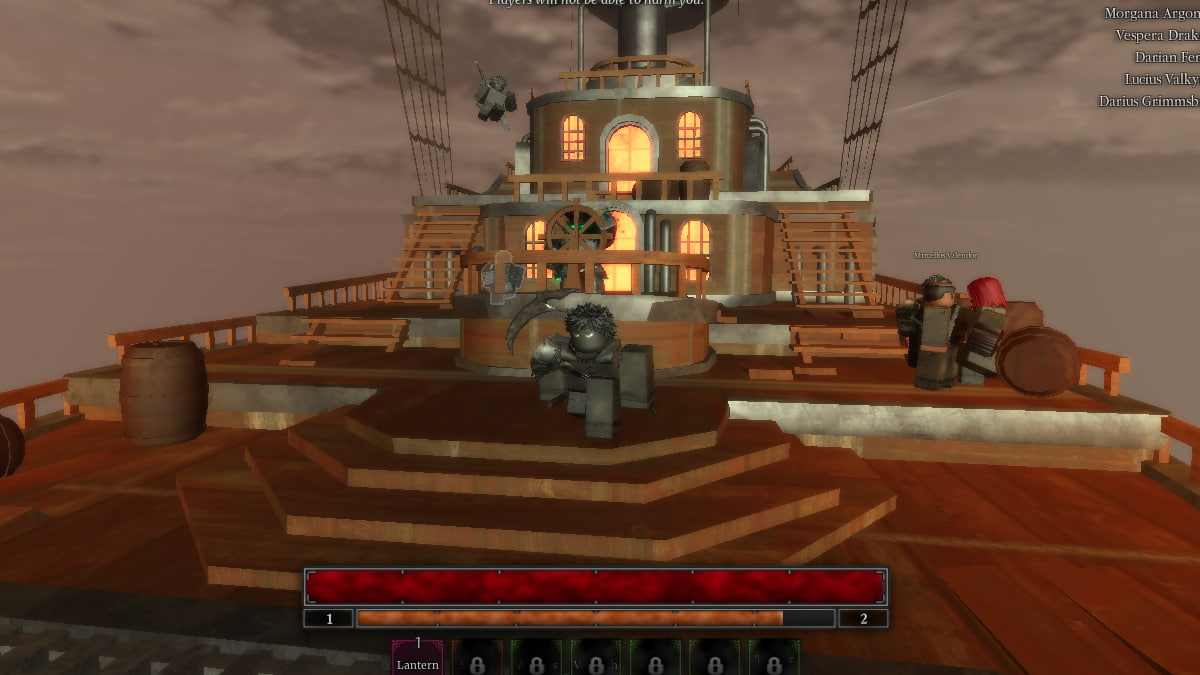Choose Vespera Drak from the player list
The image size is (1200, 675).
tap(1156, 36)
